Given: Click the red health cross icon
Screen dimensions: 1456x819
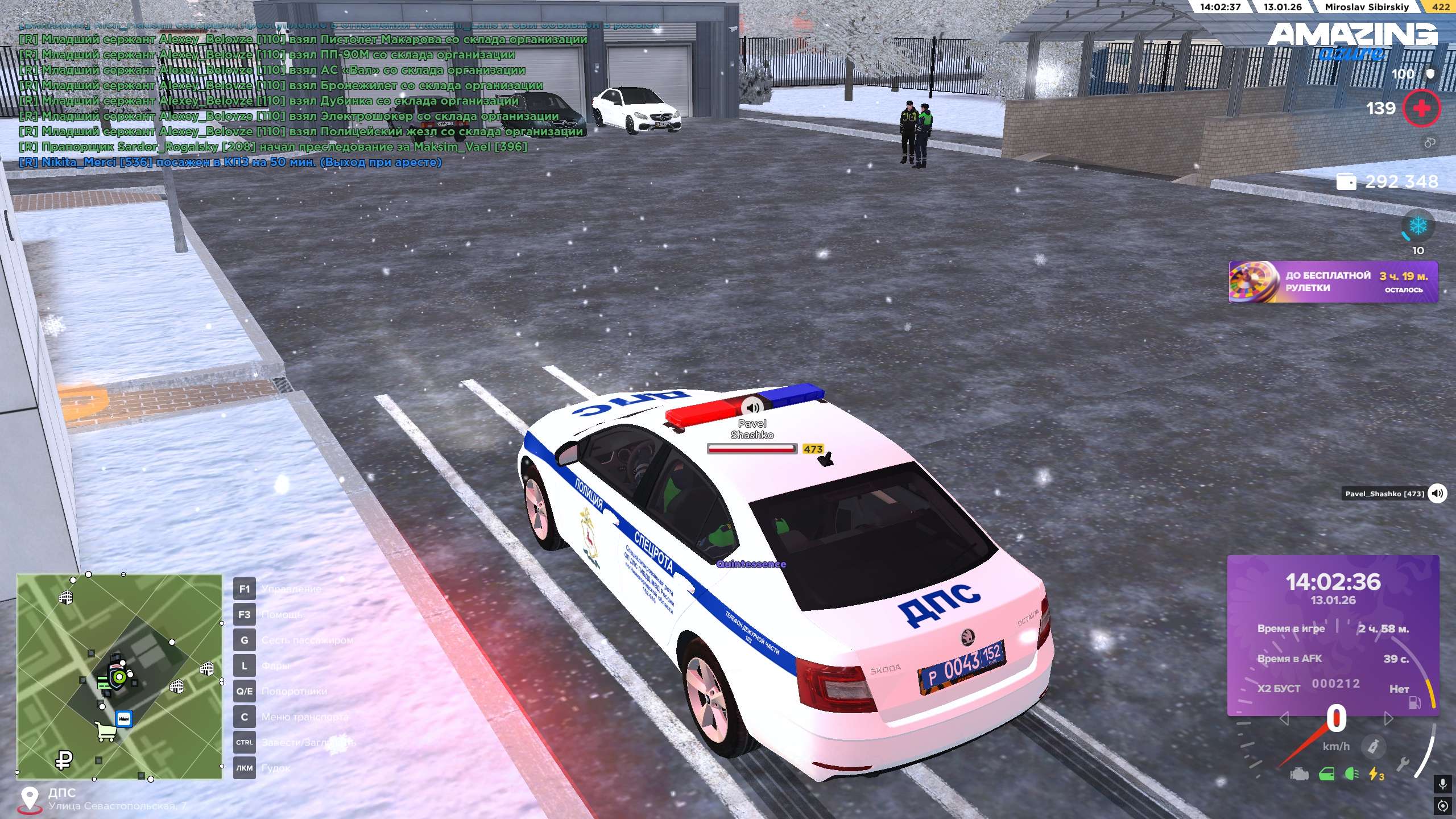Looking at the screenshot, I should (x=1421, y=108).
